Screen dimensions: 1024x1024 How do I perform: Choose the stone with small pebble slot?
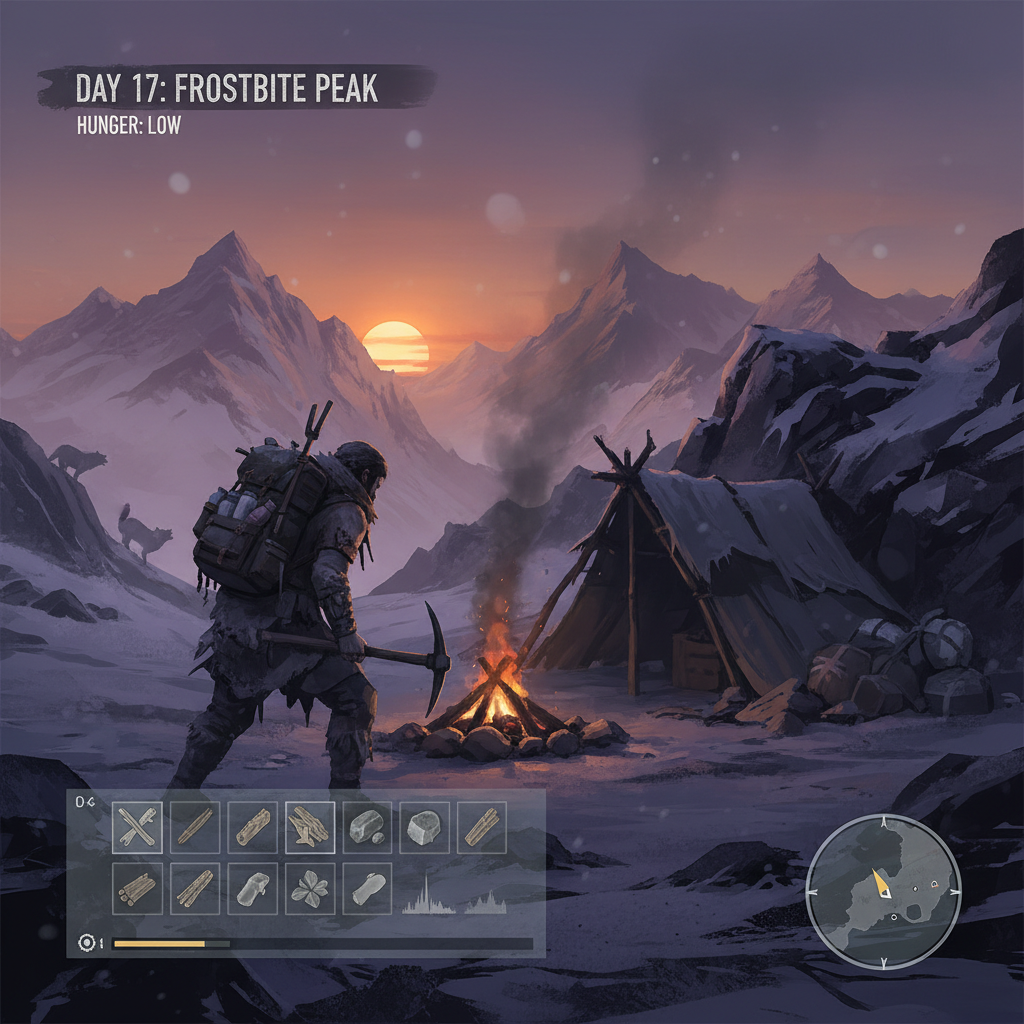pos(367,827)
